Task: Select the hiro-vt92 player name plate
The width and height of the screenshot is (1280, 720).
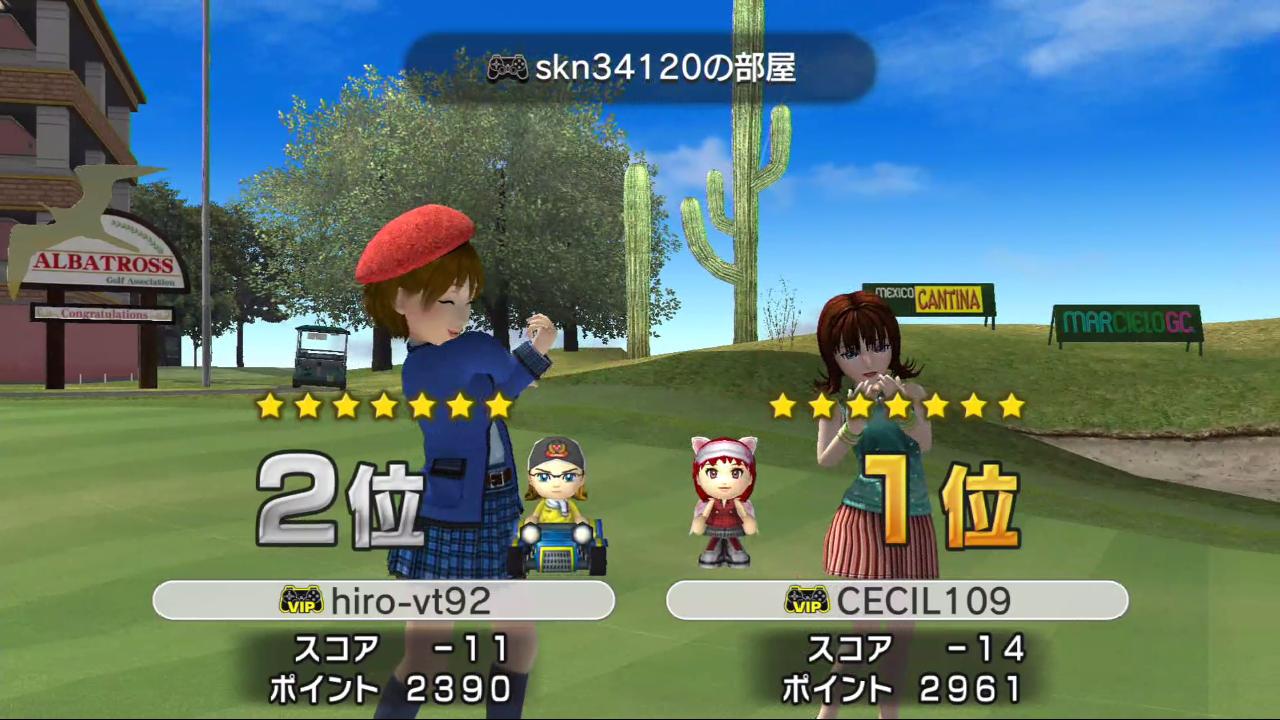Action: [383, 600]
